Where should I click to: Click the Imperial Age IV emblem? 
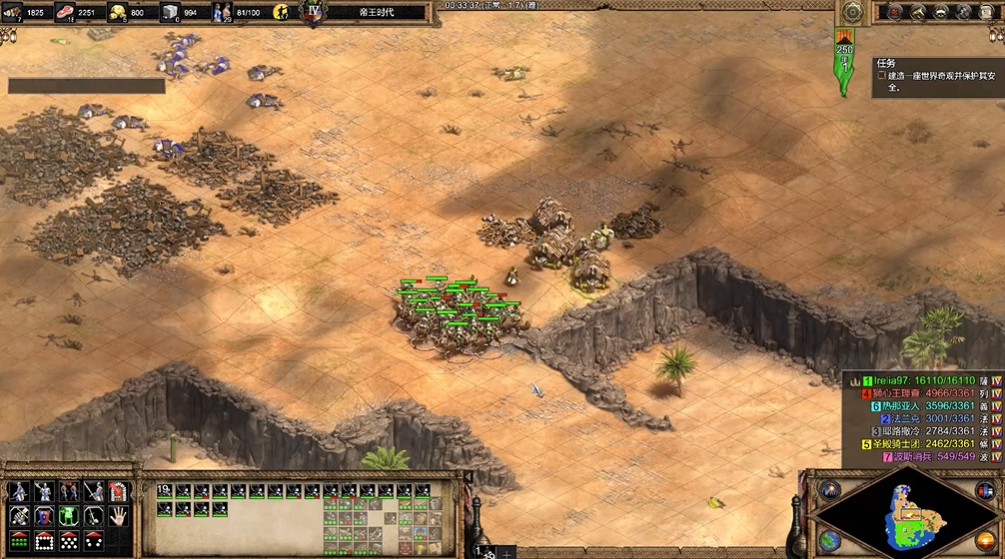314,12
